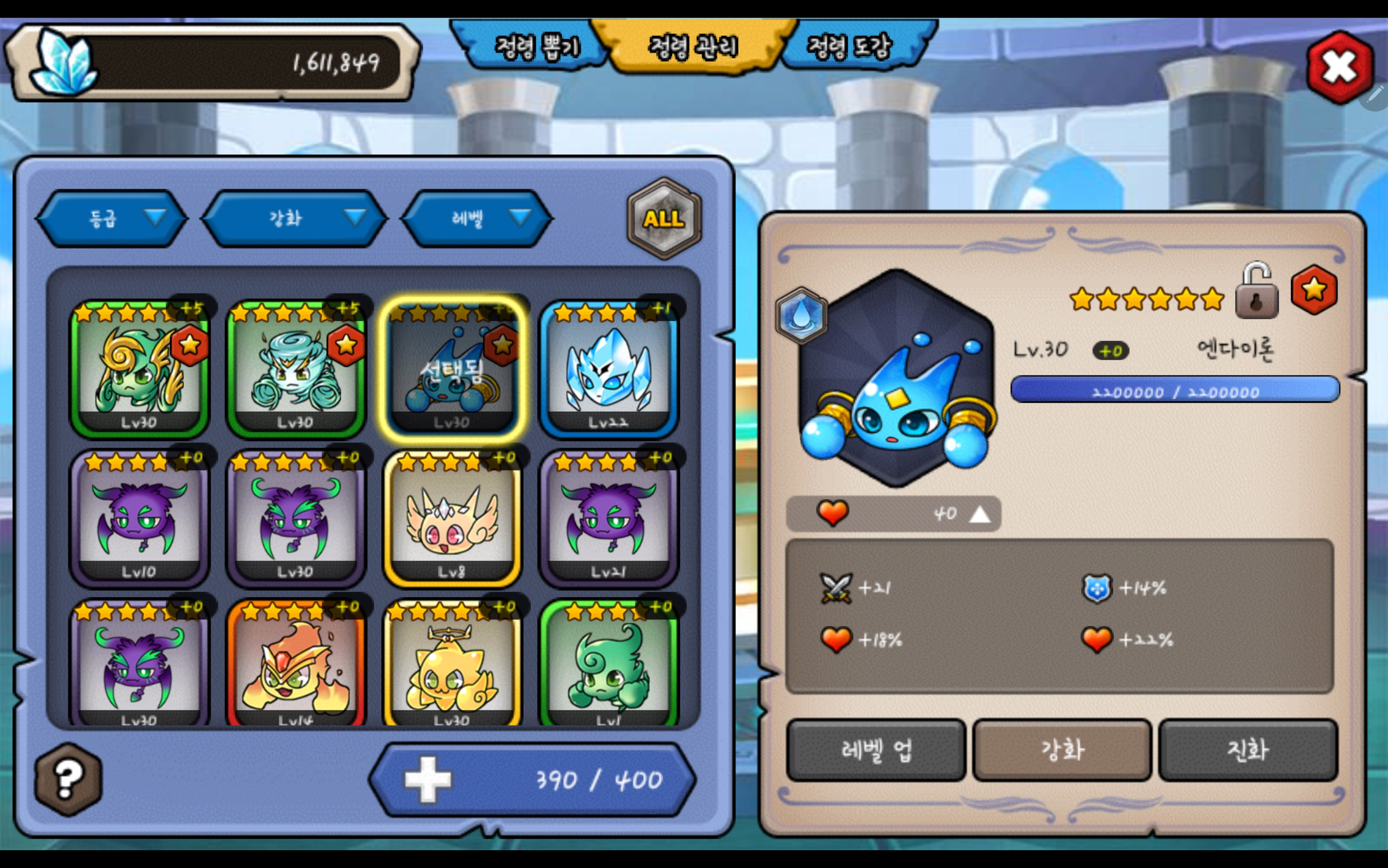Select the purple bat Lv10 spirit

[139, 519]
